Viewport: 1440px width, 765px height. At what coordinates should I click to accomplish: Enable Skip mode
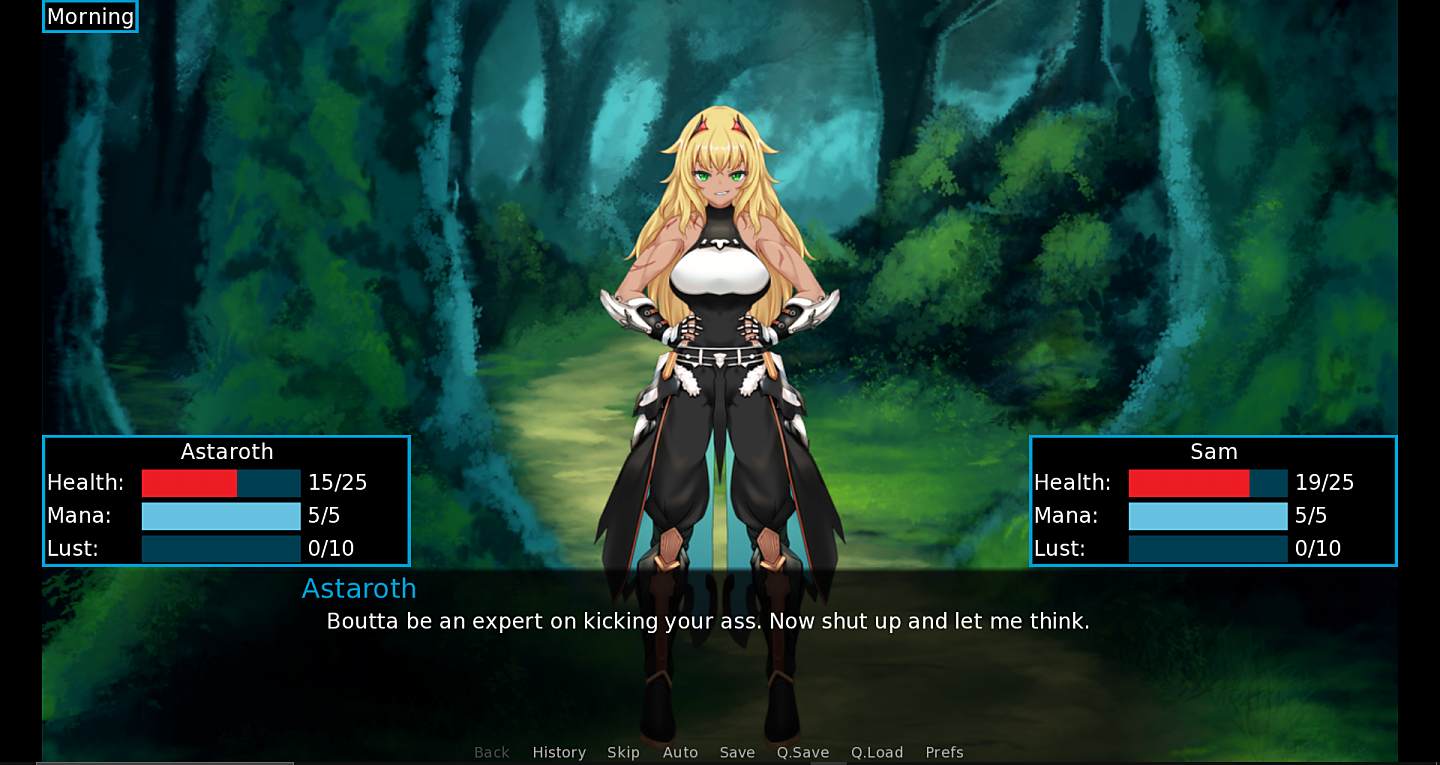click(x=624, y=752)
